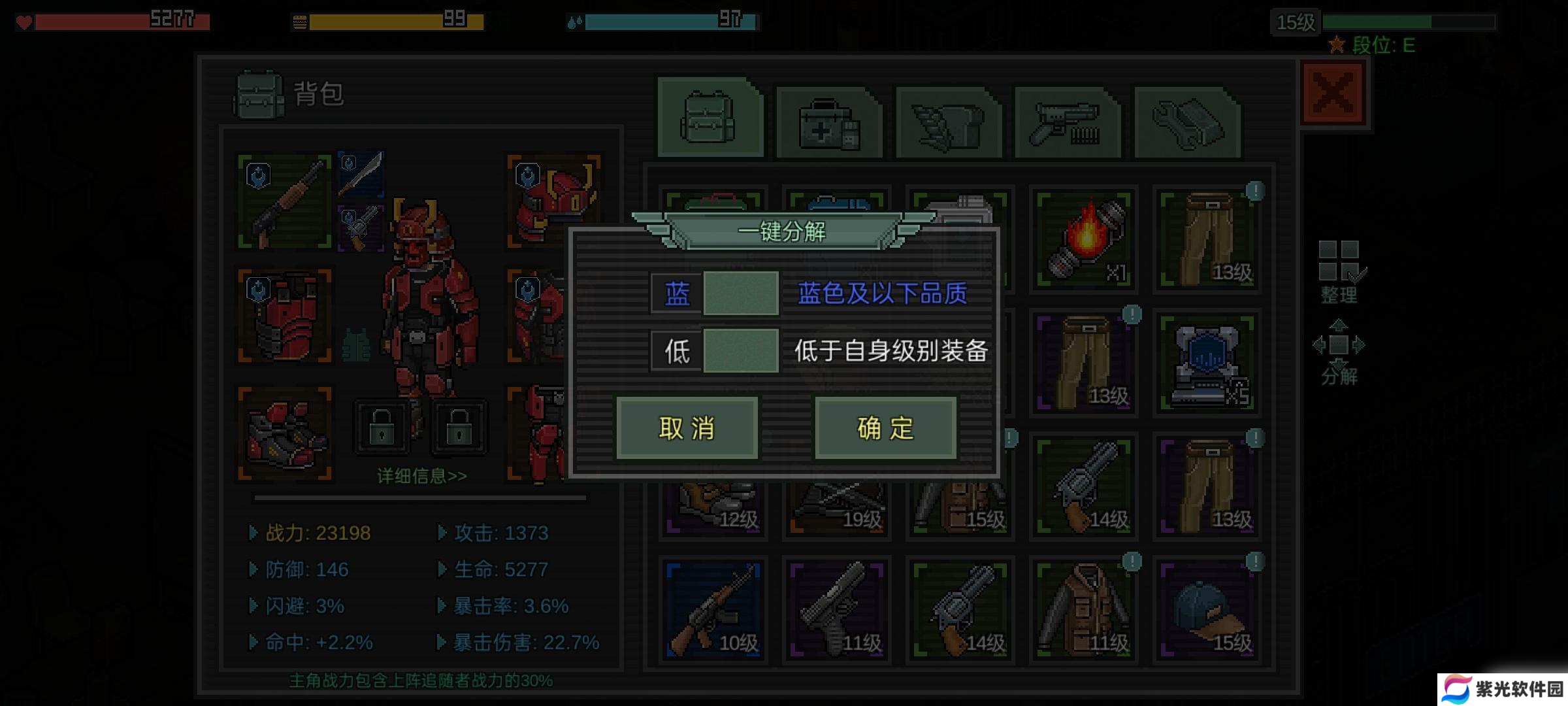Viewport: 1568px width, 706px height.
Task: Expand 详细信息 character details
Action: coord(421,477)
